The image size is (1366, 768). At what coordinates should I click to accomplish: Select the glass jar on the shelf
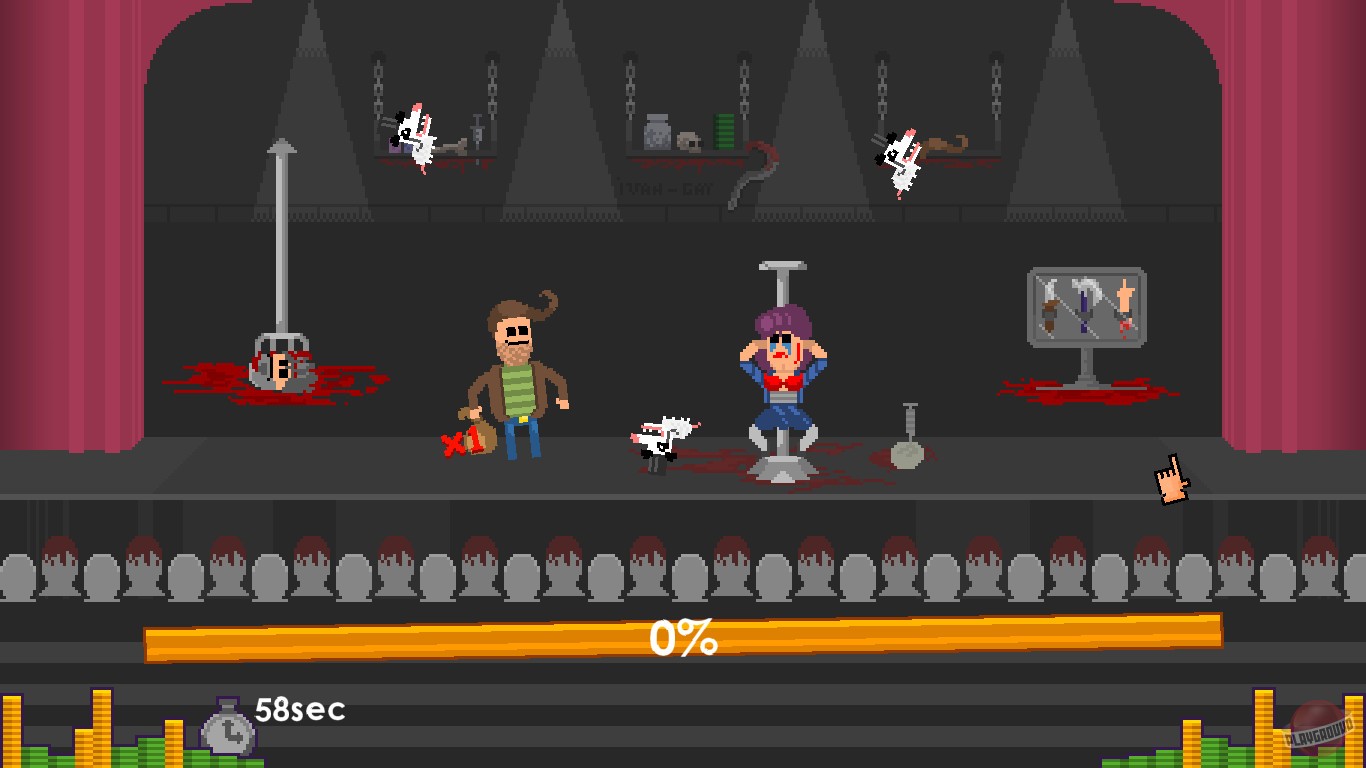click(657, 135)
